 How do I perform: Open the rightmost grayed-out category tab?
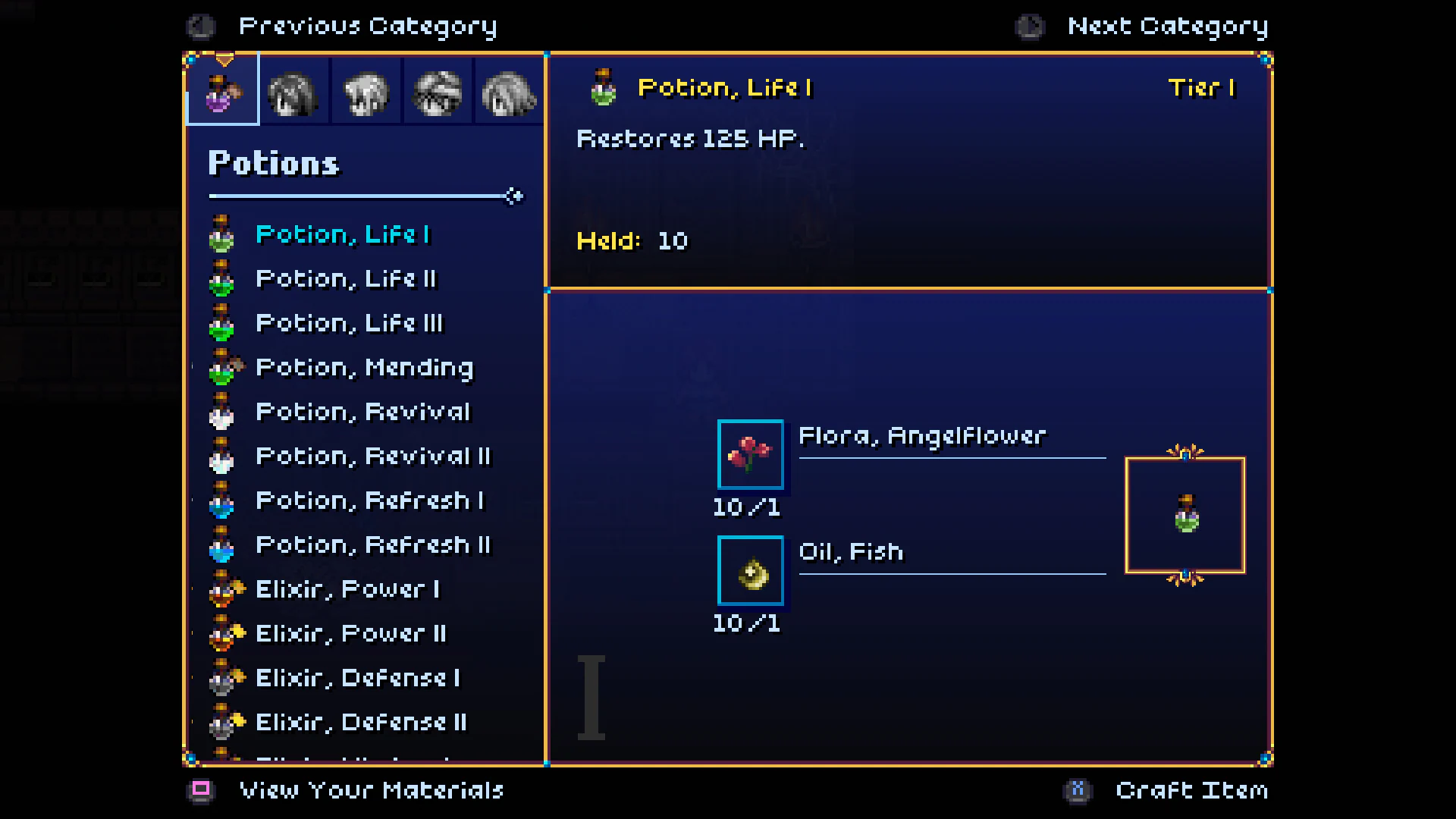tap(507, 91)
